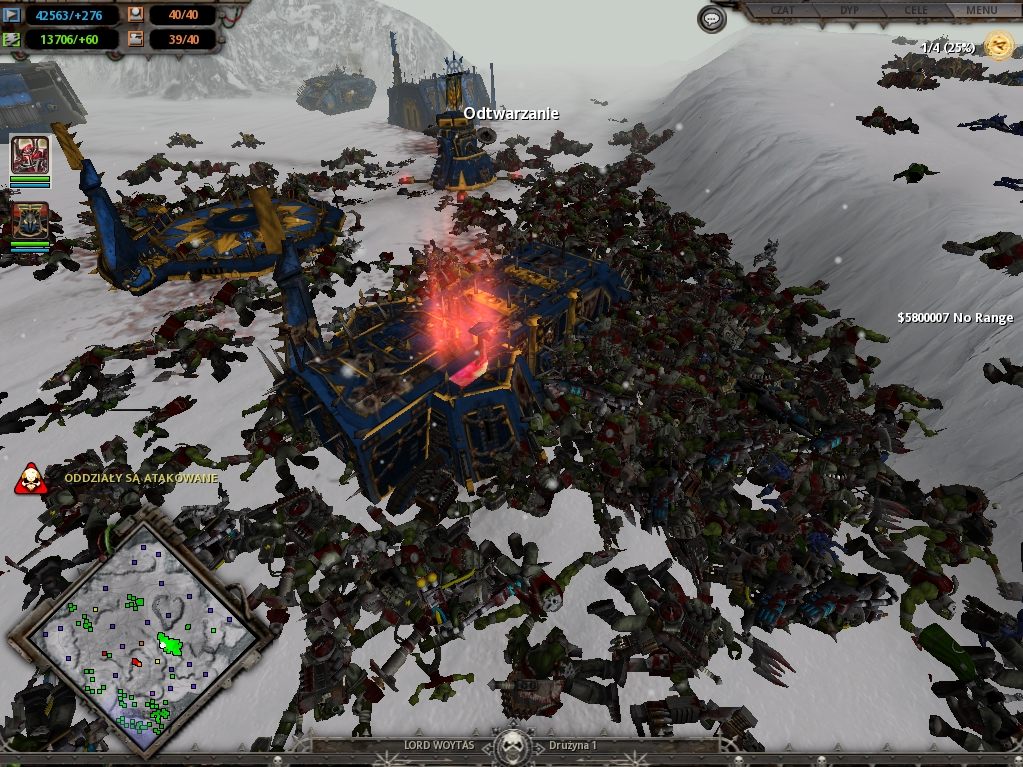Open the DYP diplomacy tab

click(x=851, y=10)
